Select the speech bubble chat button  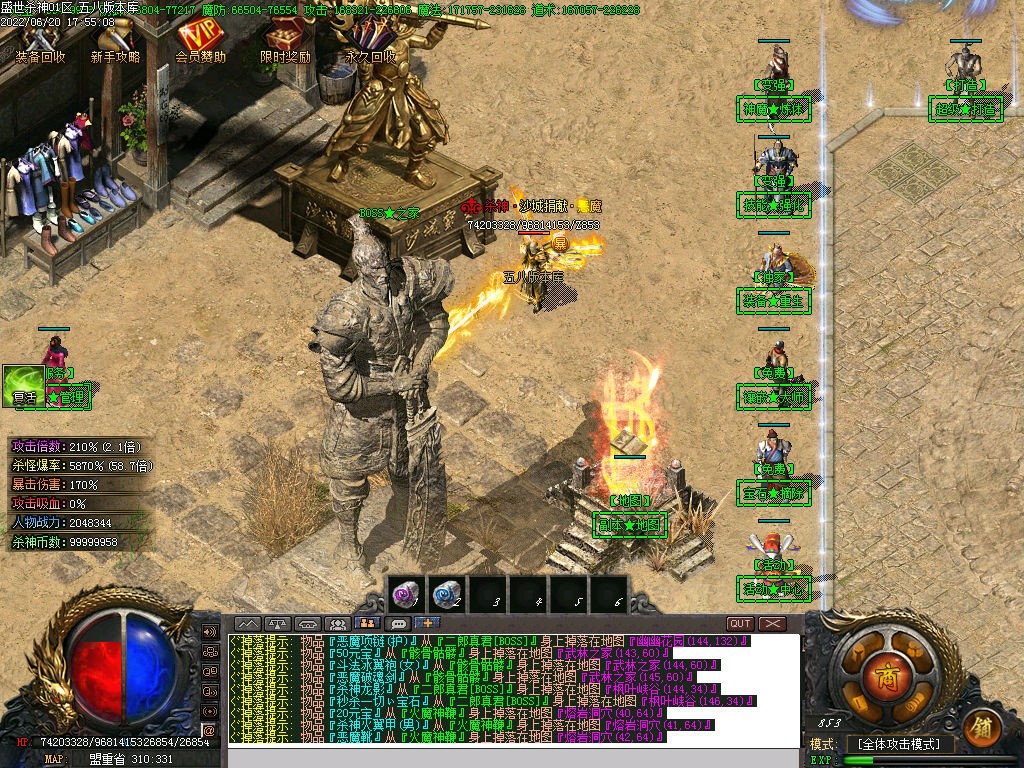(x=399, y=623)
